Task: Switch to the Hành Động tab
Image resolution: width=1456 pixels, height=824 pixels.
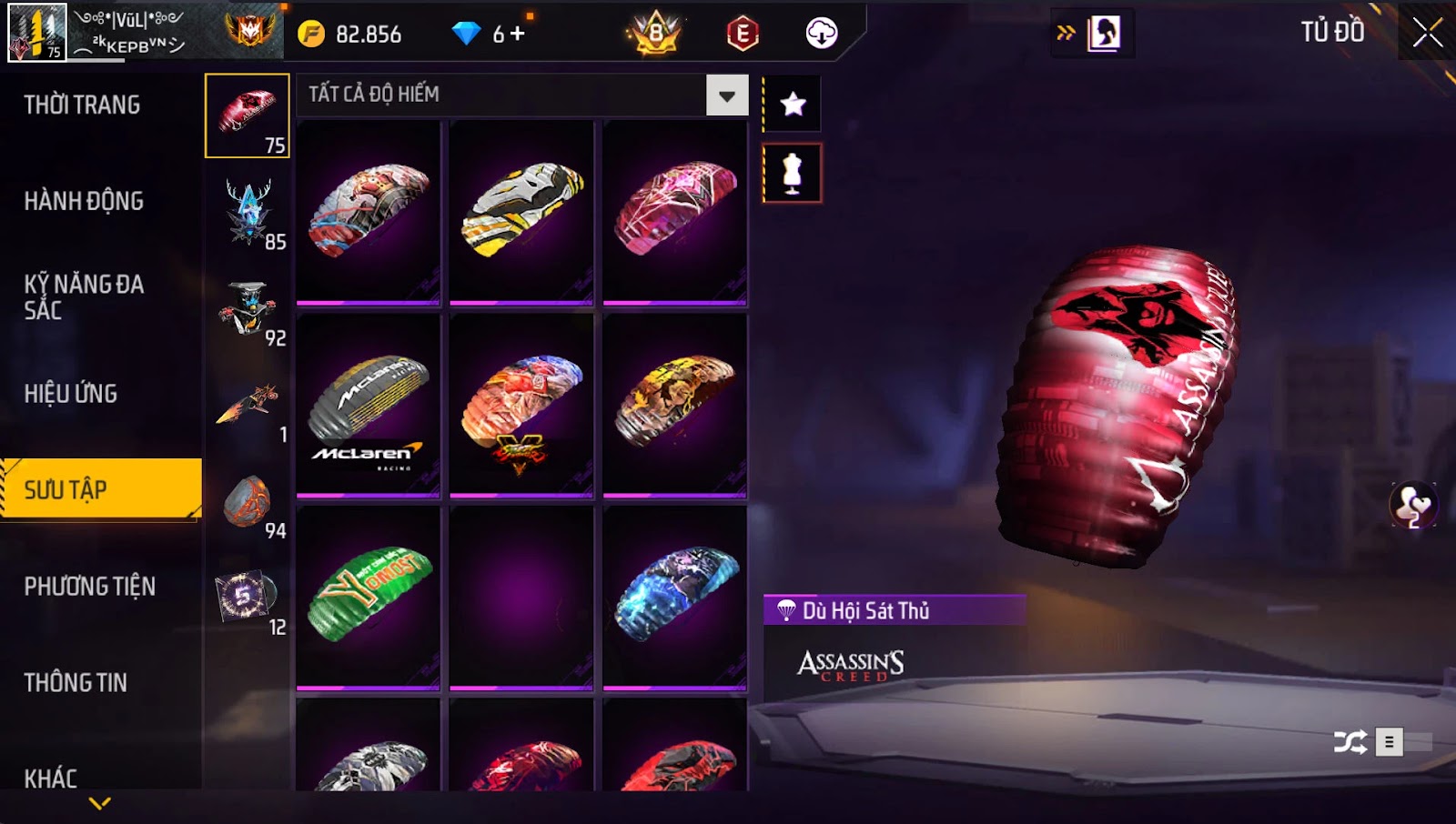Action: (x=84, y=201)
